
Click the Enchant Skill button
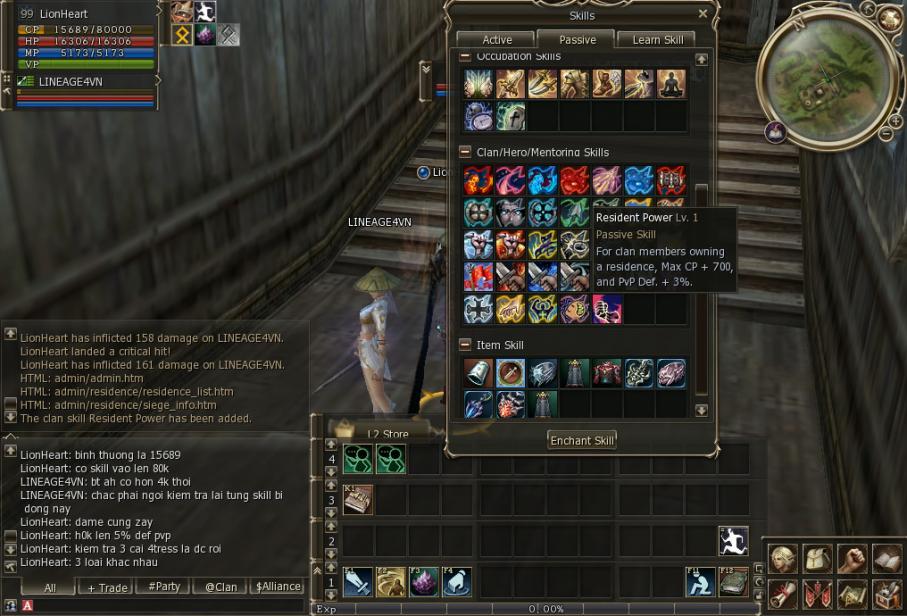coord(582,440)
